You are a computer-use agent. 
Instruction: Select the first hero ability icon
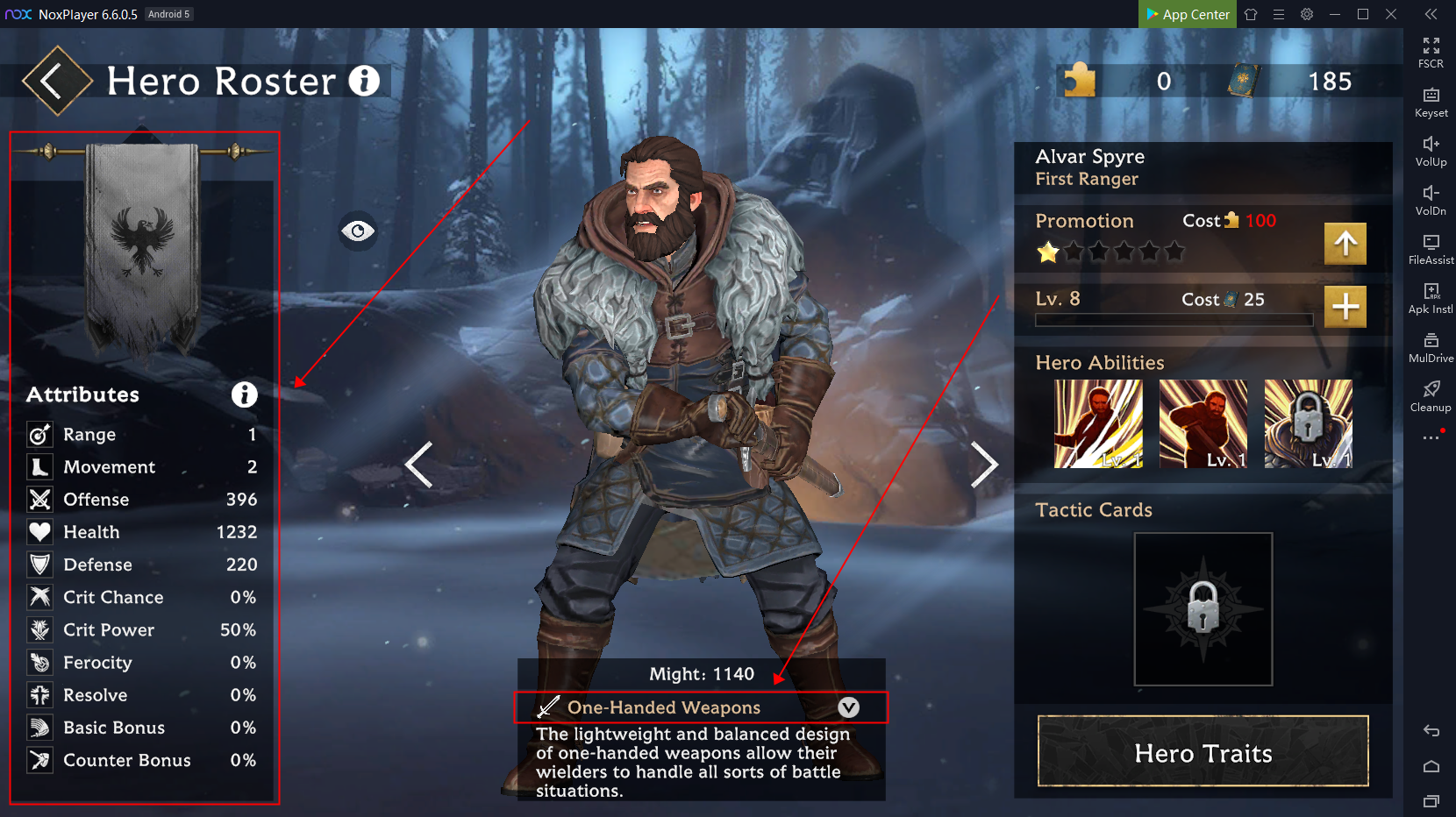tap(1098, 423)
